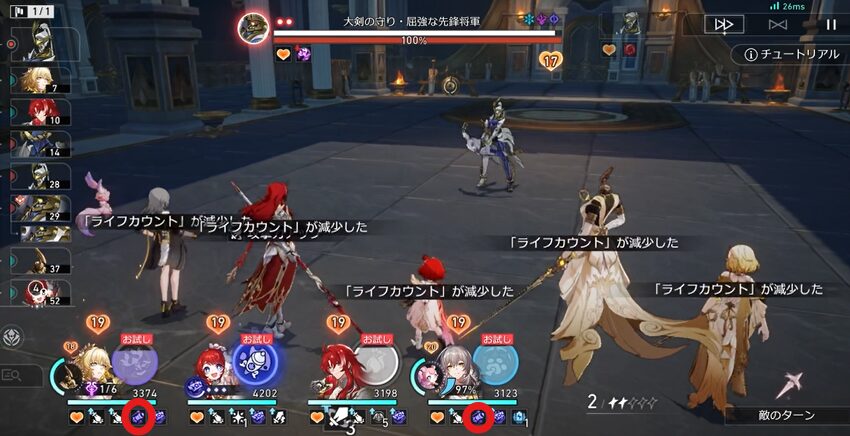
Task: Open the magnifier list button at lower left
Action: click(13, 375)
